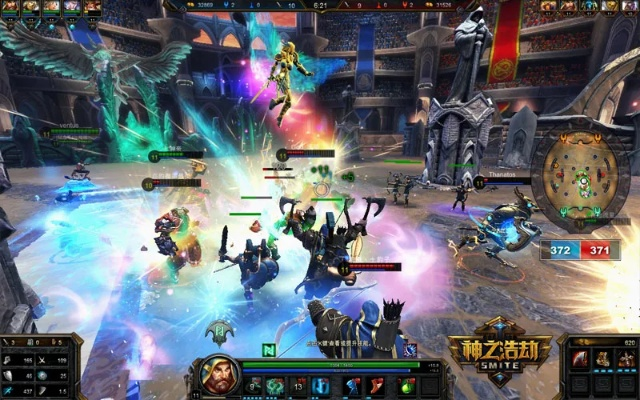Image resolution: width=640 pixels, height=400 pixels.
Task: Select the bearded god portrait
Action: point(220,377)
